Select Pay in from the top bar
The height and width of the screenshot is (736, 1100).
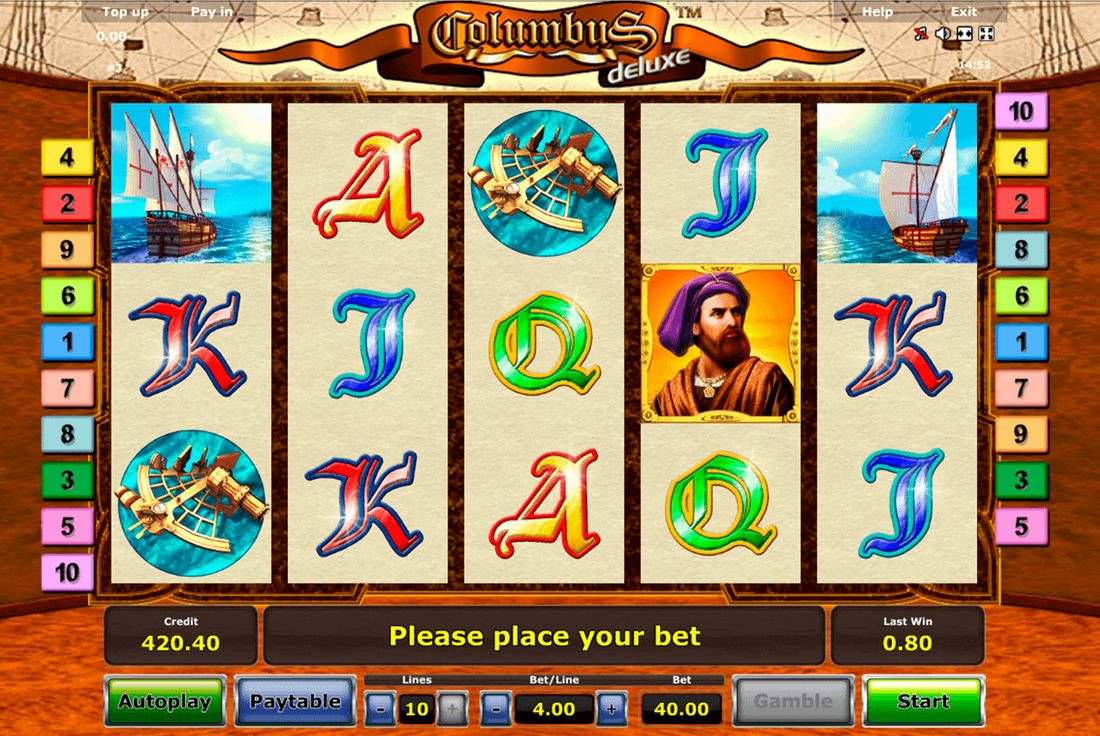point(211,12)
